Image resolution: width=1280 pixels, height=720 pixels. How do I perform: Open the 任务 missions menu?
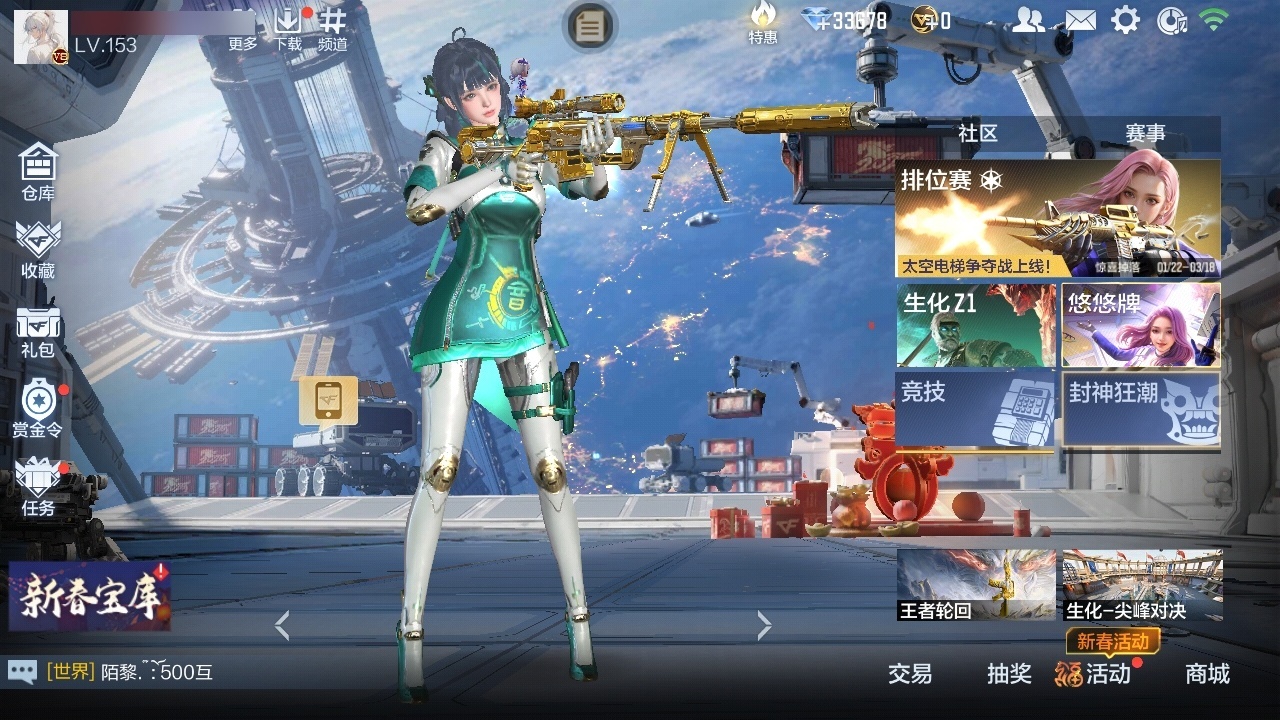[38, 487]
